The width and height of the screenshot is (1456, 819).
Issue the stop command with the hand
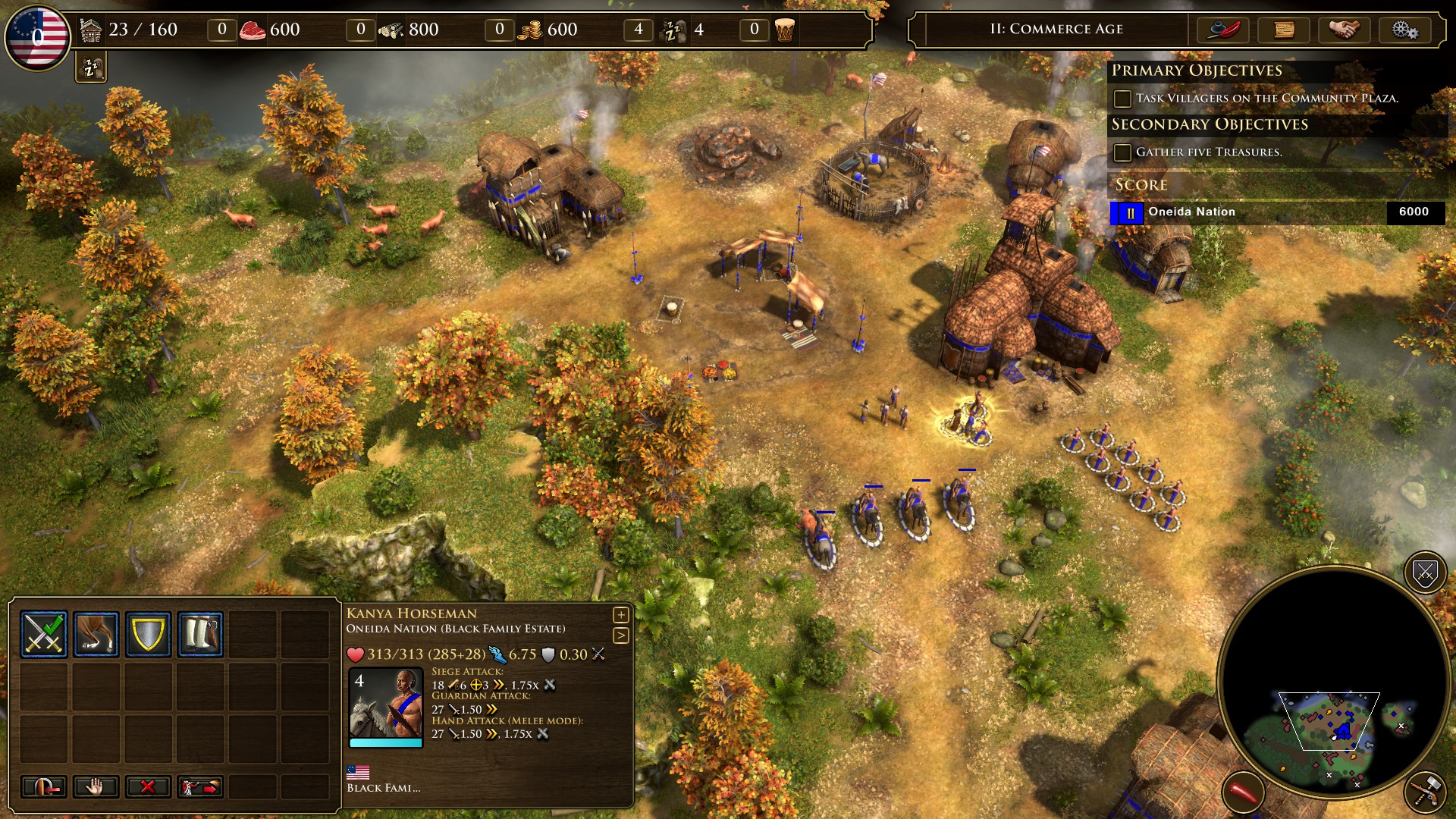(96, 786)
